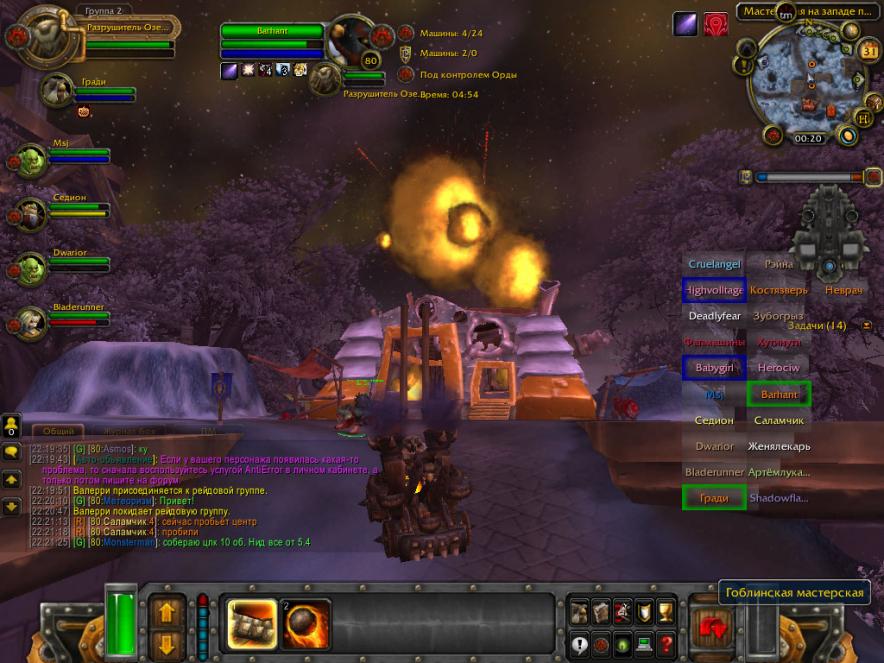Select Highvoltage in the raid frames
This screenshot has height=663, width=884.
(x=714, y=290)
